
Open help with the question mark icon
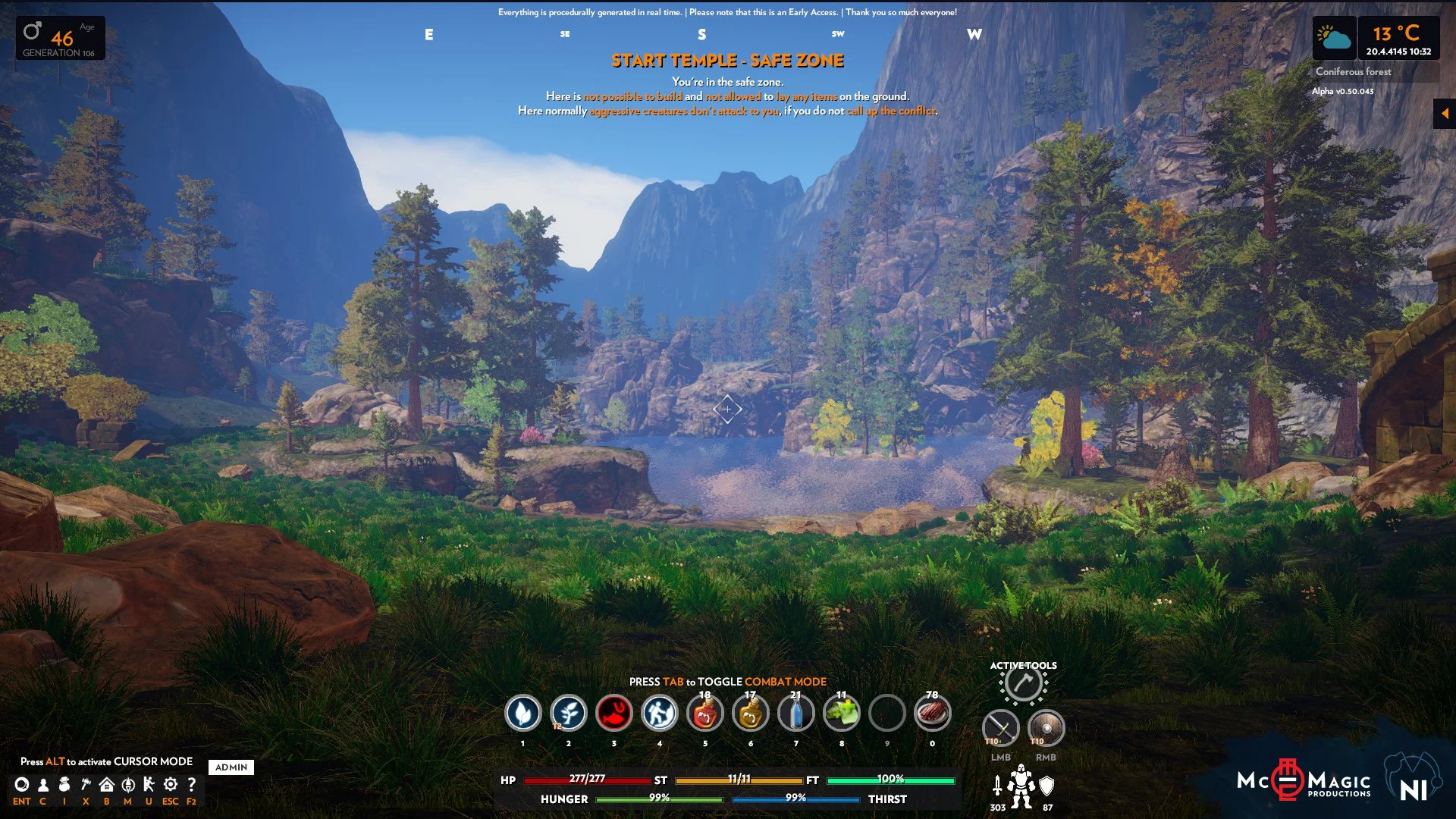tap(192, 785)
